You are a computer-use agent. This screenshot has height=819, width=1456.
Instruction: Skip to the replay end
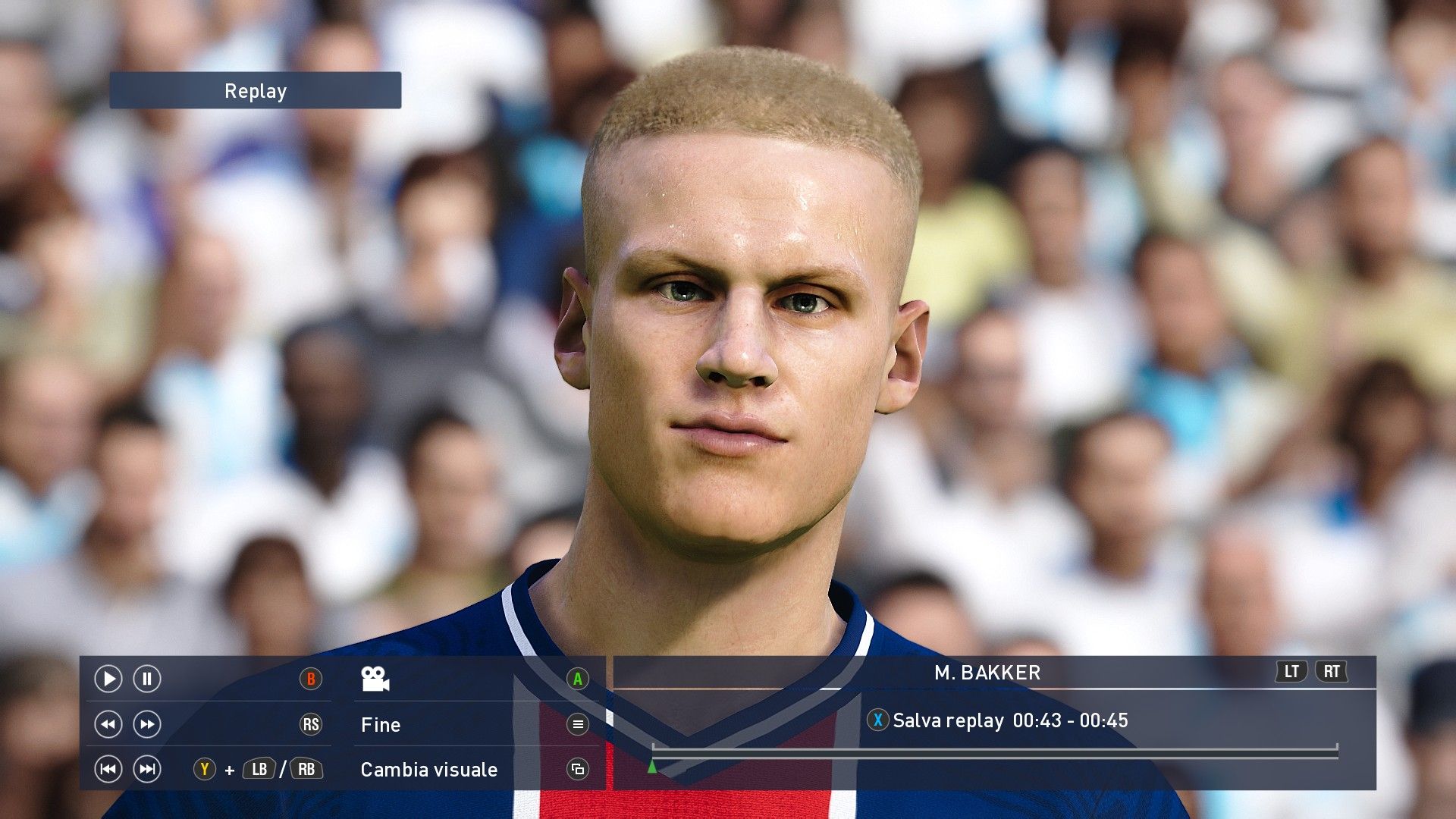point(147,770)
